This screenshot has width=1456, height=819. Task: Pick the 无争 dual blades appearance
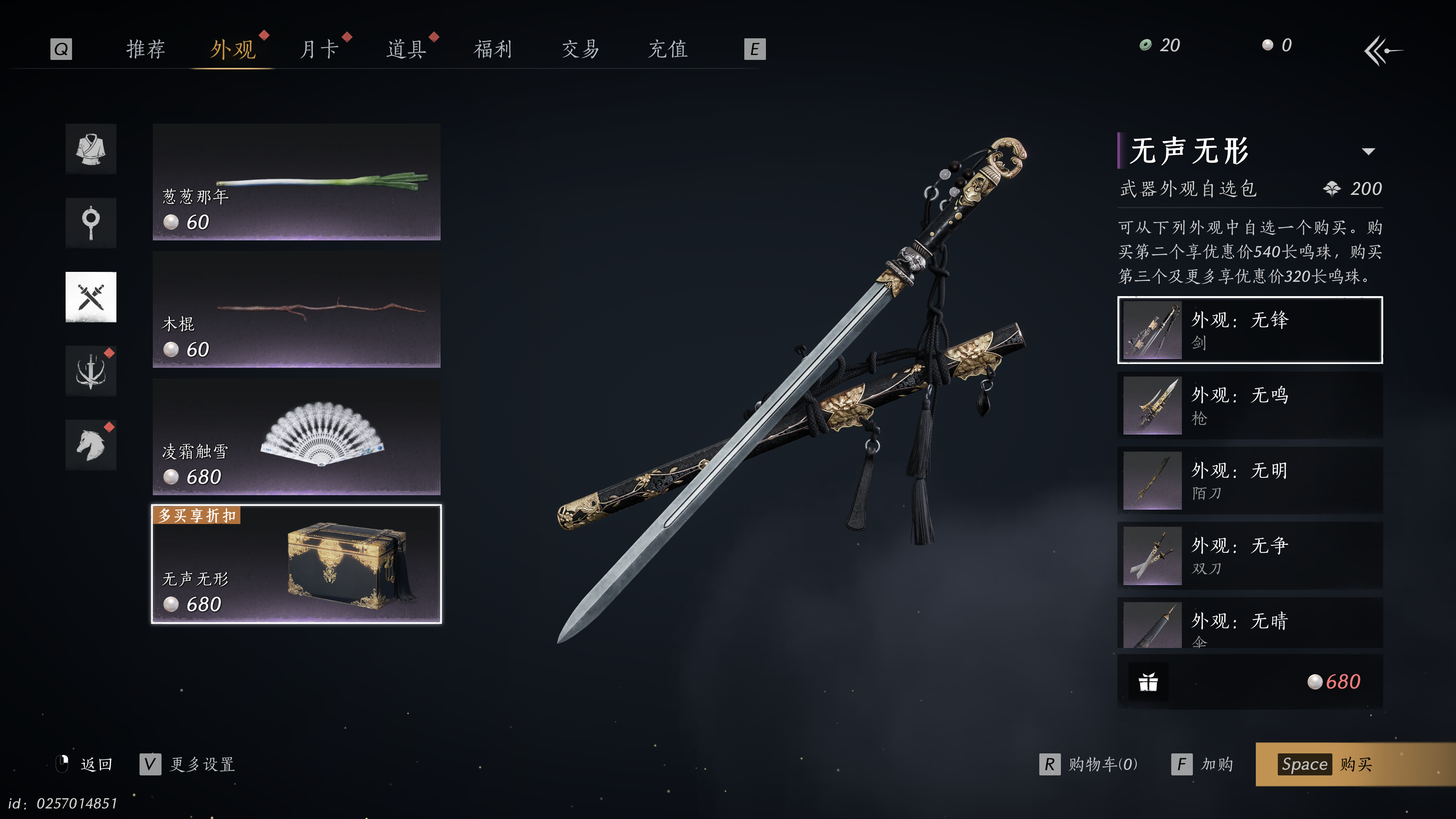[x=1250, y=555]
